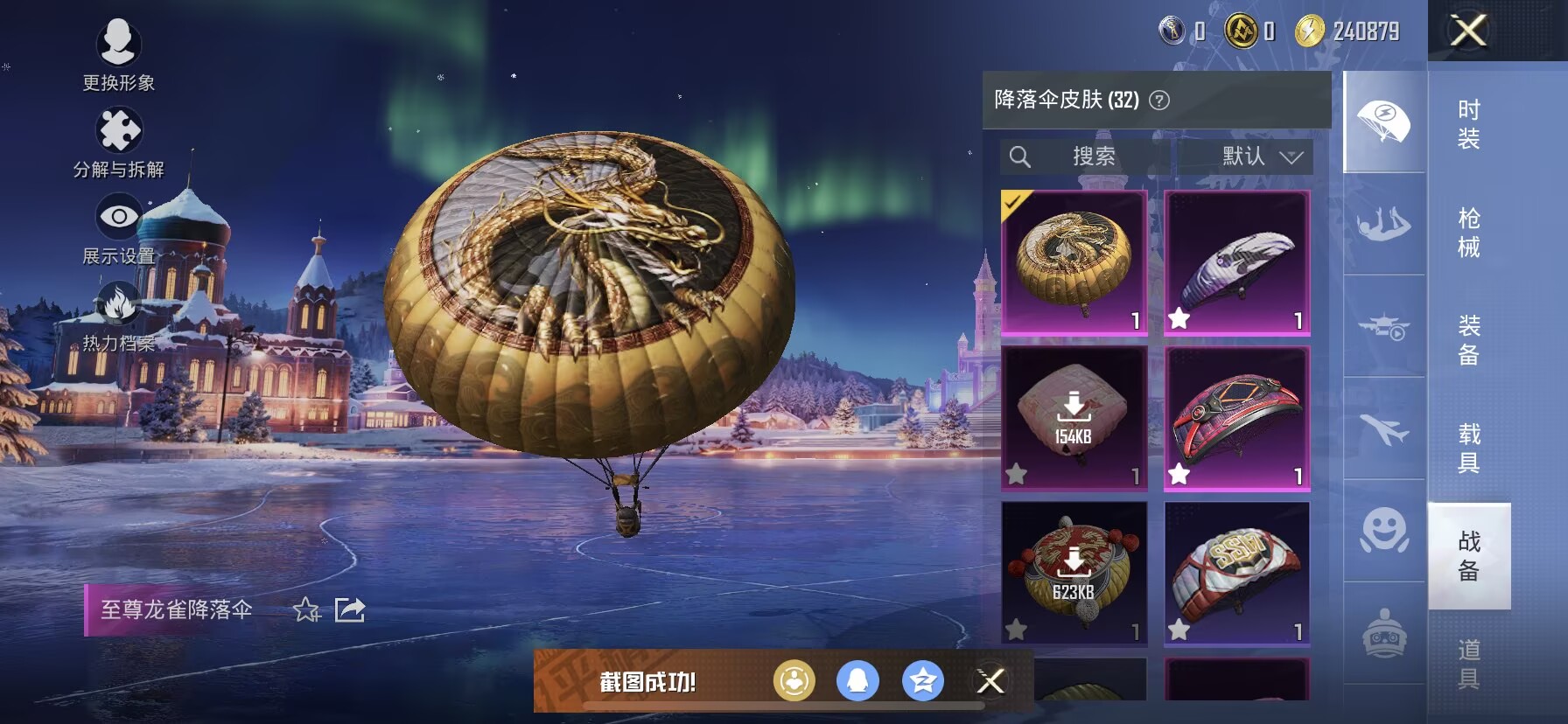Switch to the 道具 category tab
Image resolution: width=1568 pixels, height=724 pixels.
coord(1468,664)
